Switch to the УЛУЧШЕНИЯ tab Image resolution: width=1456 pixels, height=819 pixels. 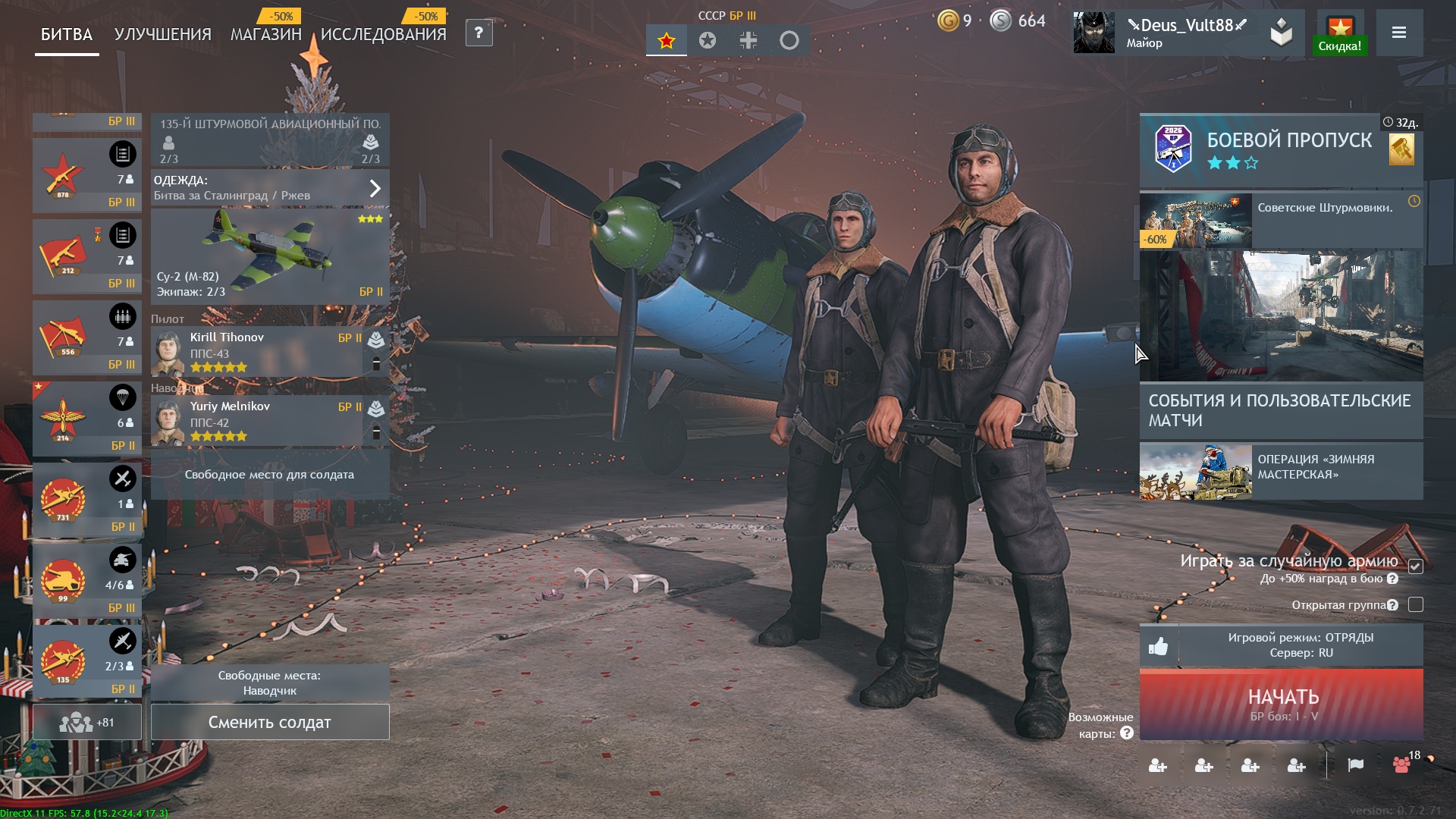[x=162, y=35]
